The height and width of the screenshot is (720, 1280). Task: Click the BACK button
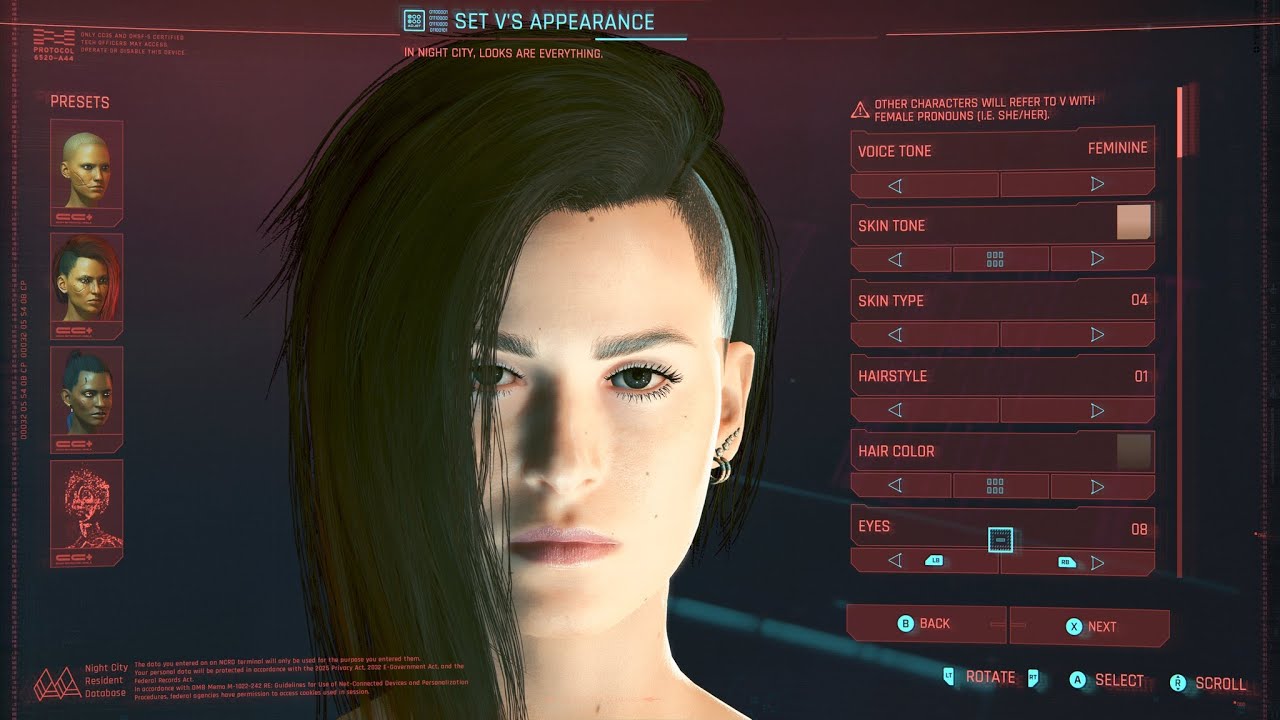(928, 624)
